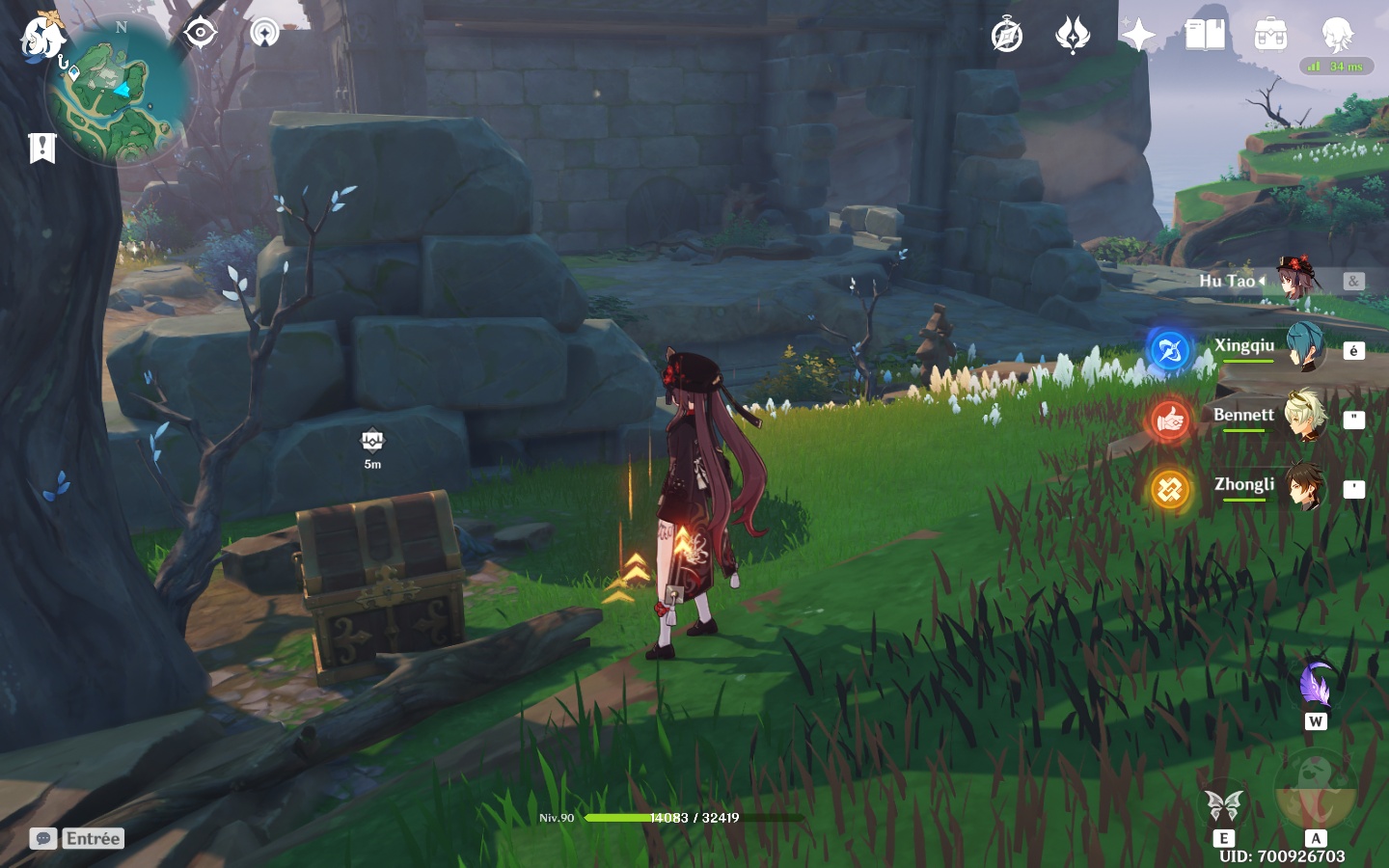Open the Paimon menu icon

tap(42, 37)
